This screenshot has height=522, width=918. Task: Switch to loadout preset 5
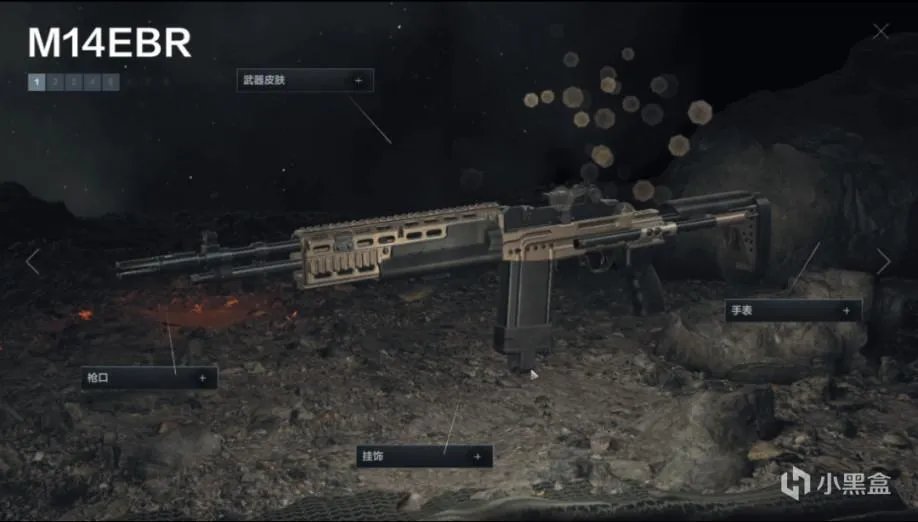[x=109, y=82]
